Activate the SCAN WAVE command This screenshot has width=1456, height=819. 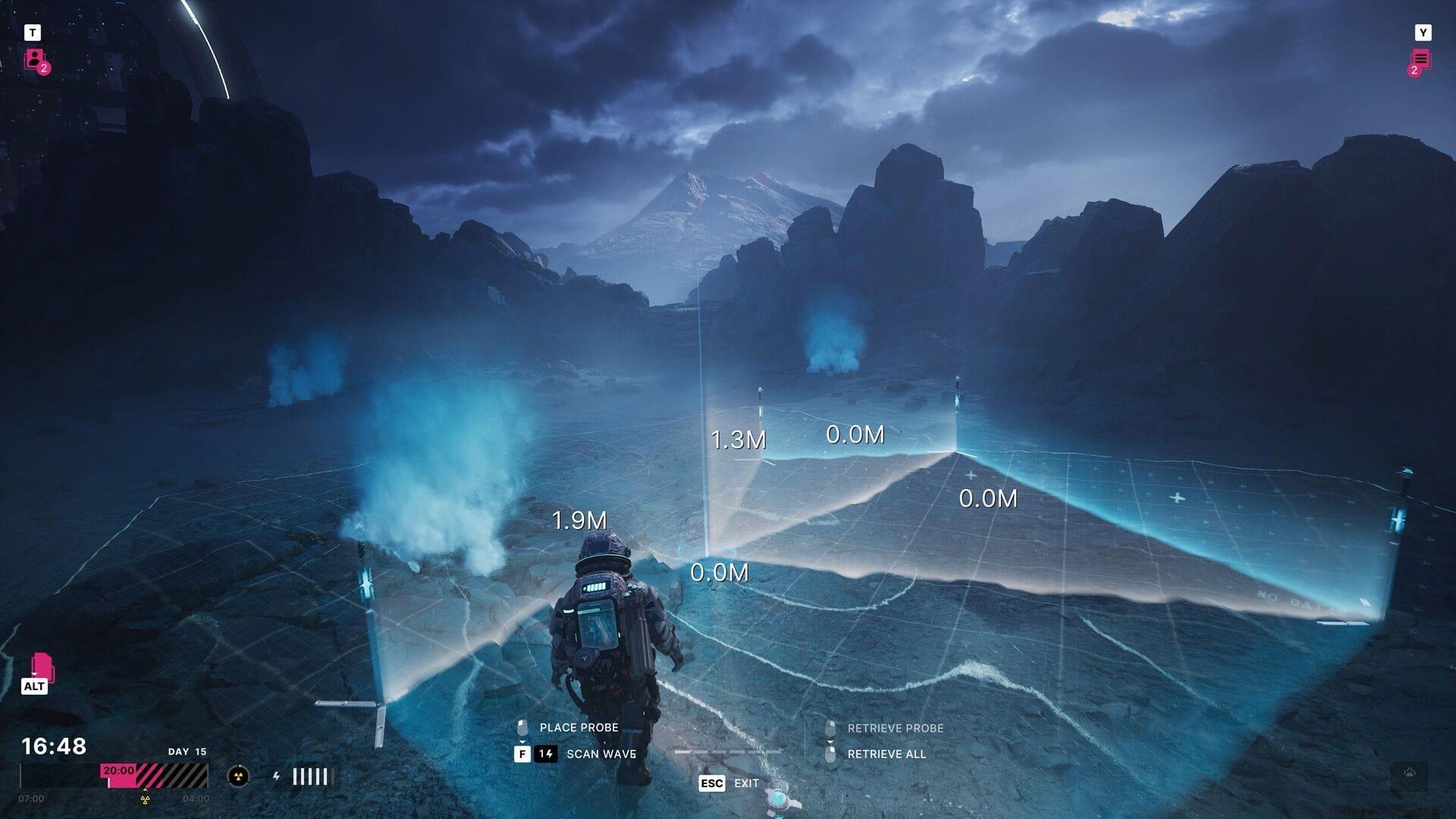601,754
